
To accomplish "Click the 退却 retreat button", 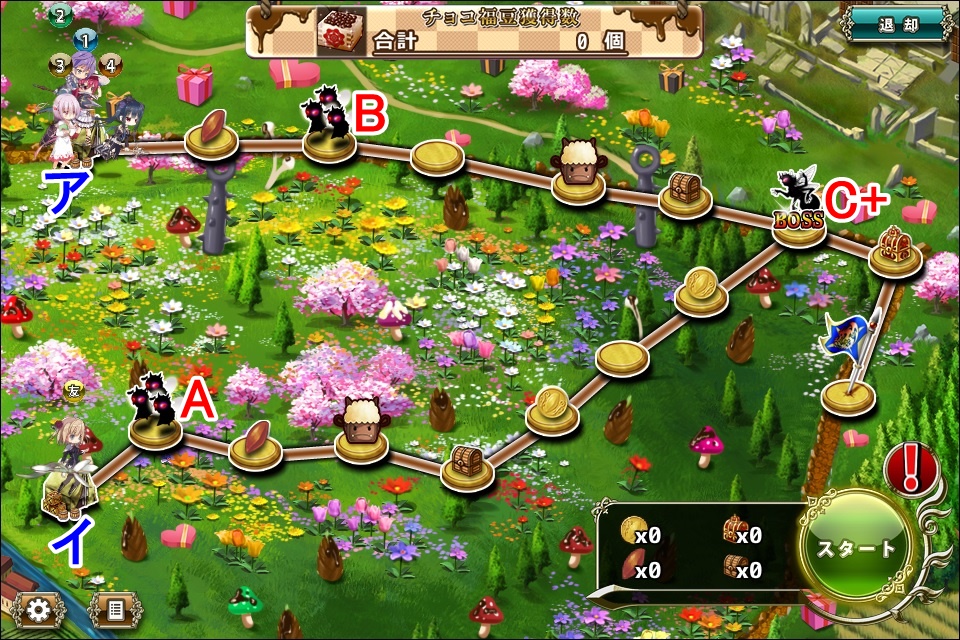I will (895, 25).
